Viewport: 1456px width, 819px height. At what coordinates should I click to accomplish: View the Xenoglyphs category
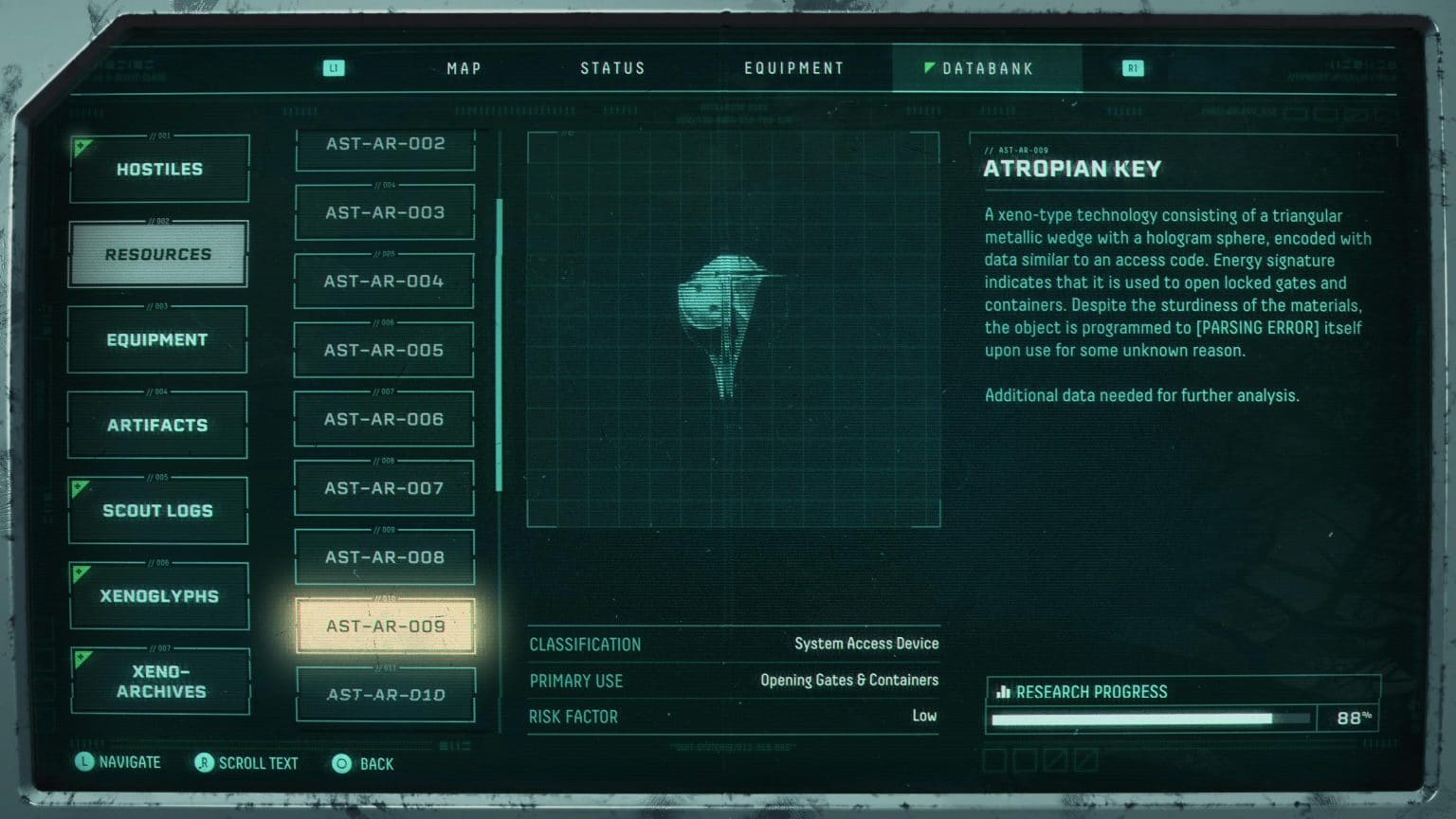click(159, 595)
